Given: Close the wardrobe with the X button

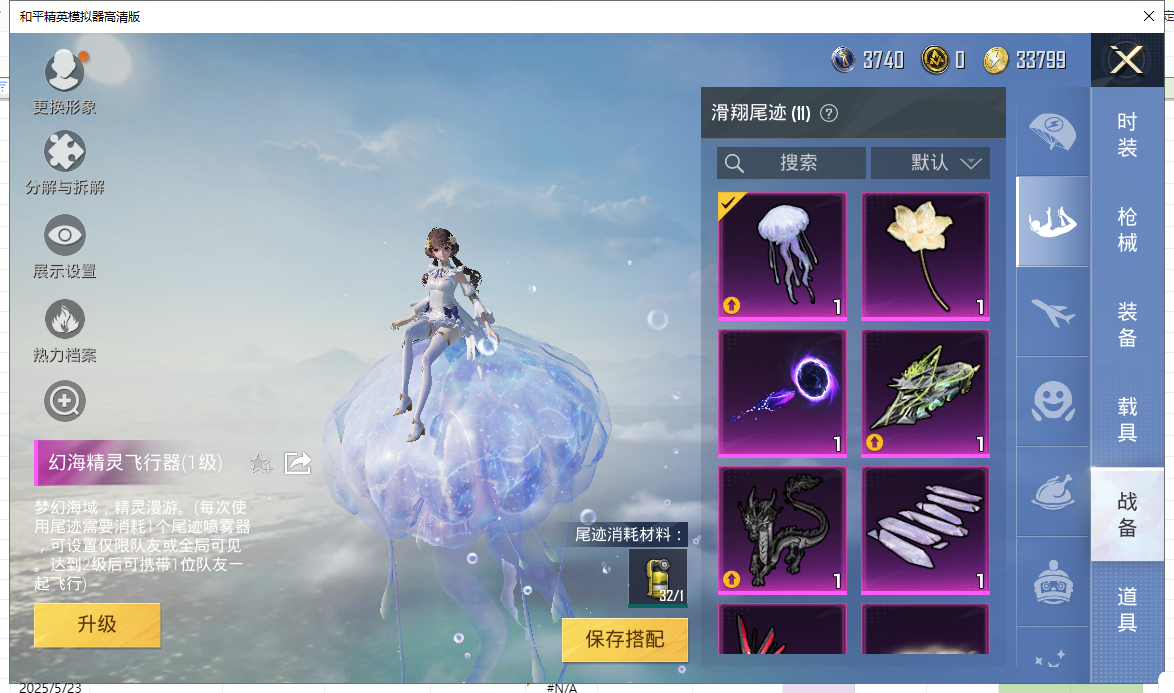Looking at the screenshot, I should tap(1127, 61).
